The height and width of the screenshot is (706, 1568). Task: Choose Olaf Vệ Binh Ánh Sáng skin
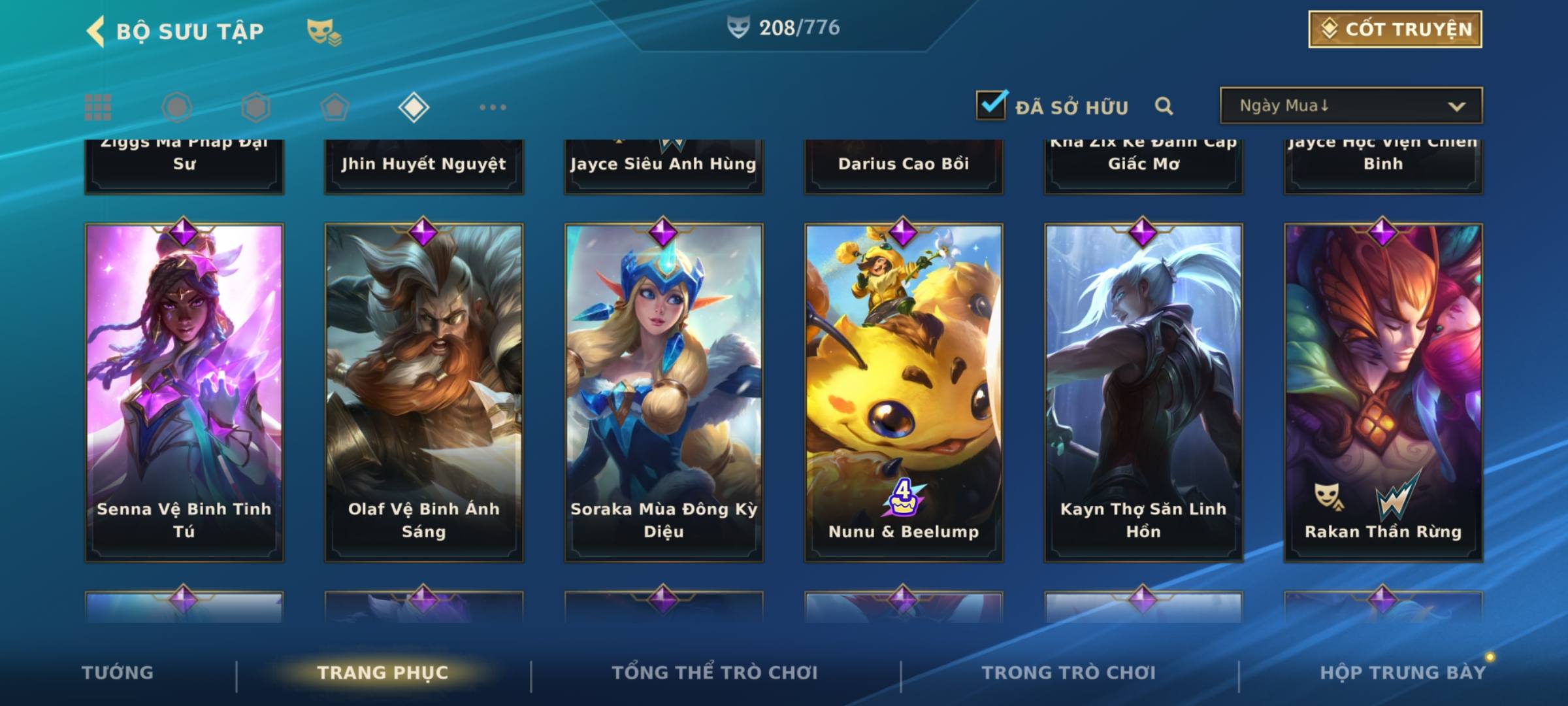pos(424,392)
